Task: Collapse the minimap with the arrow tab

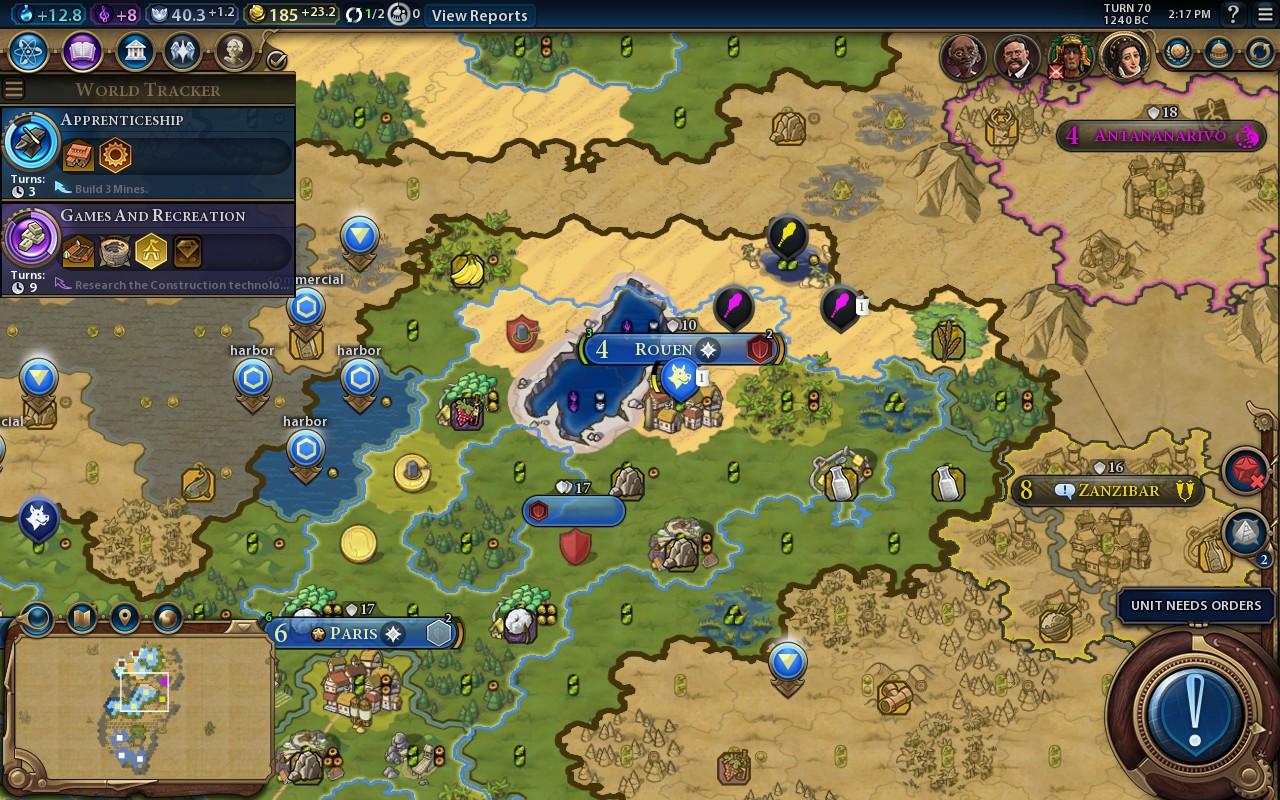Action: point(241,627)
